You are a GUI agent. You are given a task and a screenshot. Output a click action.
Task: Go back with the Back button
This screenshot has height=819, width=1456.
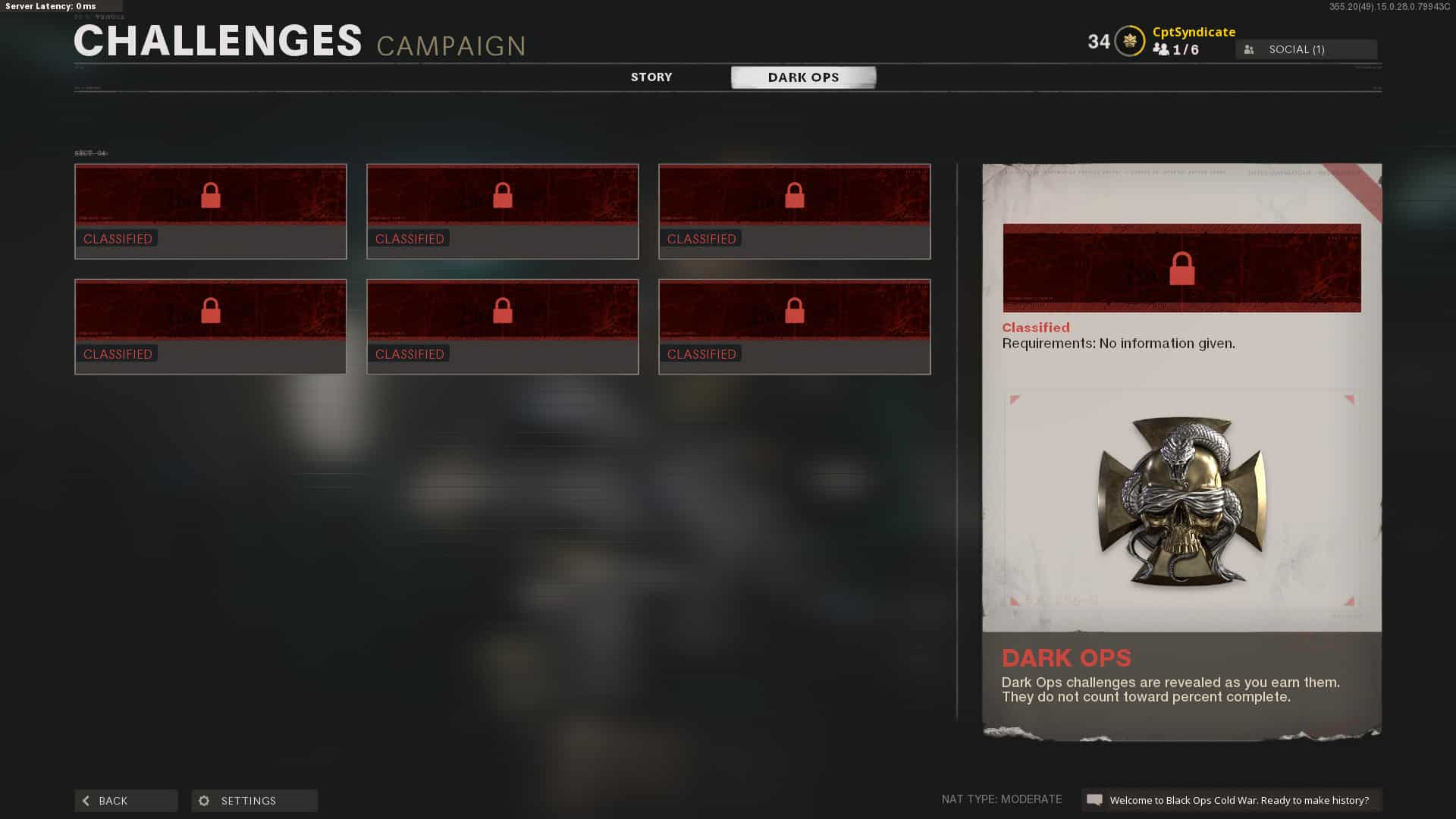126,801
